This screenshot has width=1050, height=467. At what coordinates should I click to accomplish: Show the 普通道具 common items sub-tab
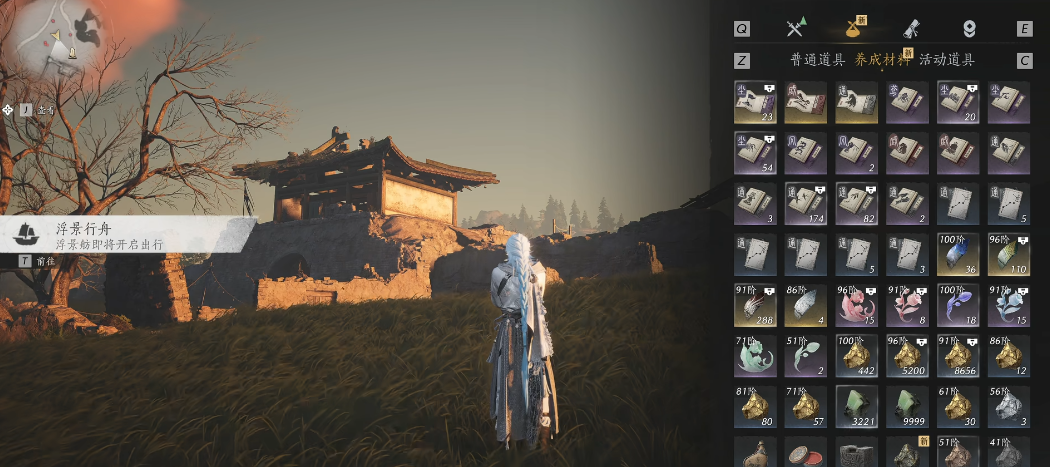tap(817, 60)
